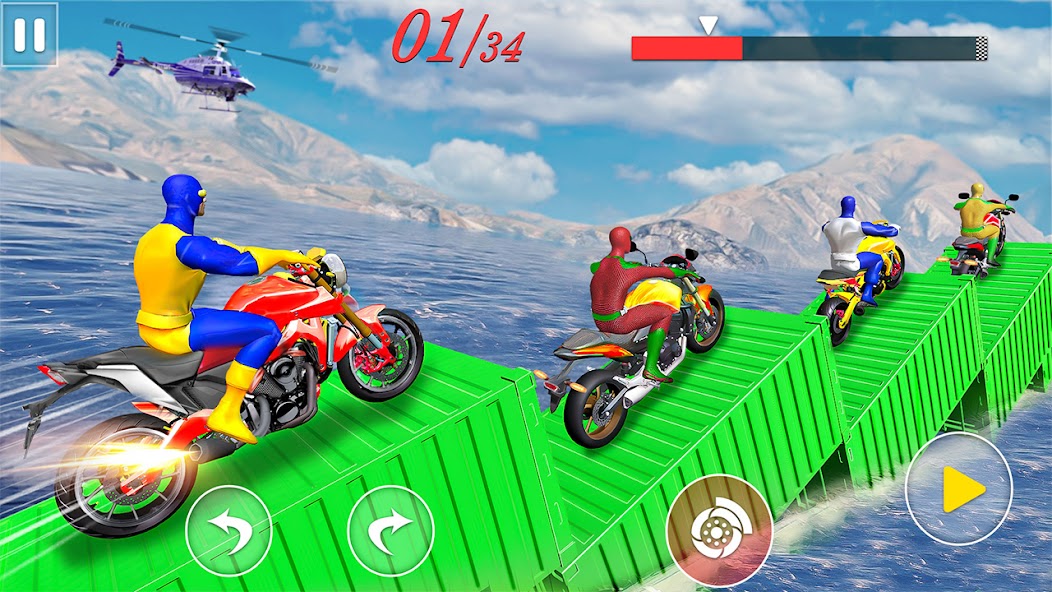Tap the left tilt arrow button

[x=229, y=530]
